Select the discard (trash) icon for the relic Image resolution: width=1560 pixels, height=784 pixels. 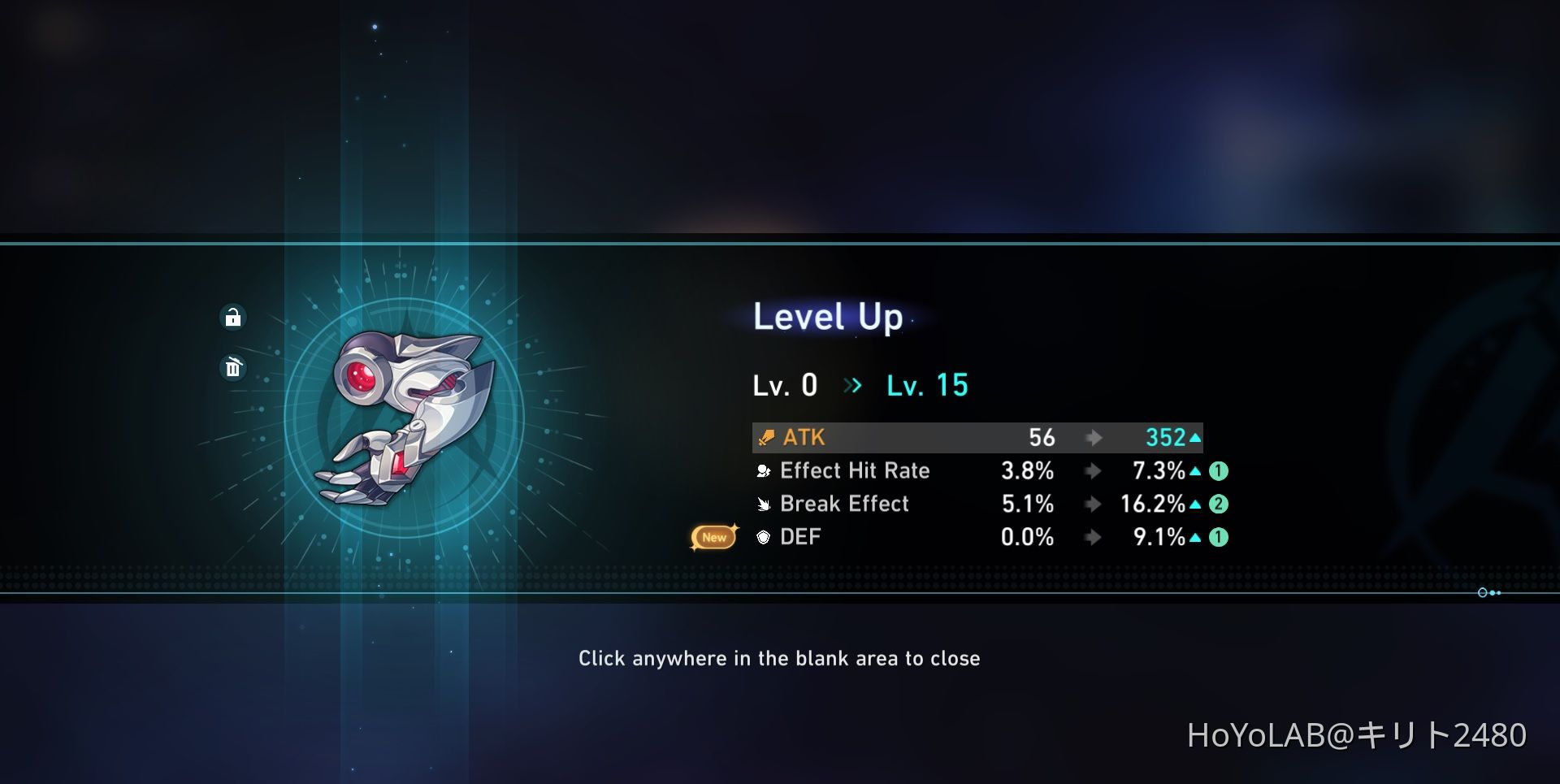[232, 368]
